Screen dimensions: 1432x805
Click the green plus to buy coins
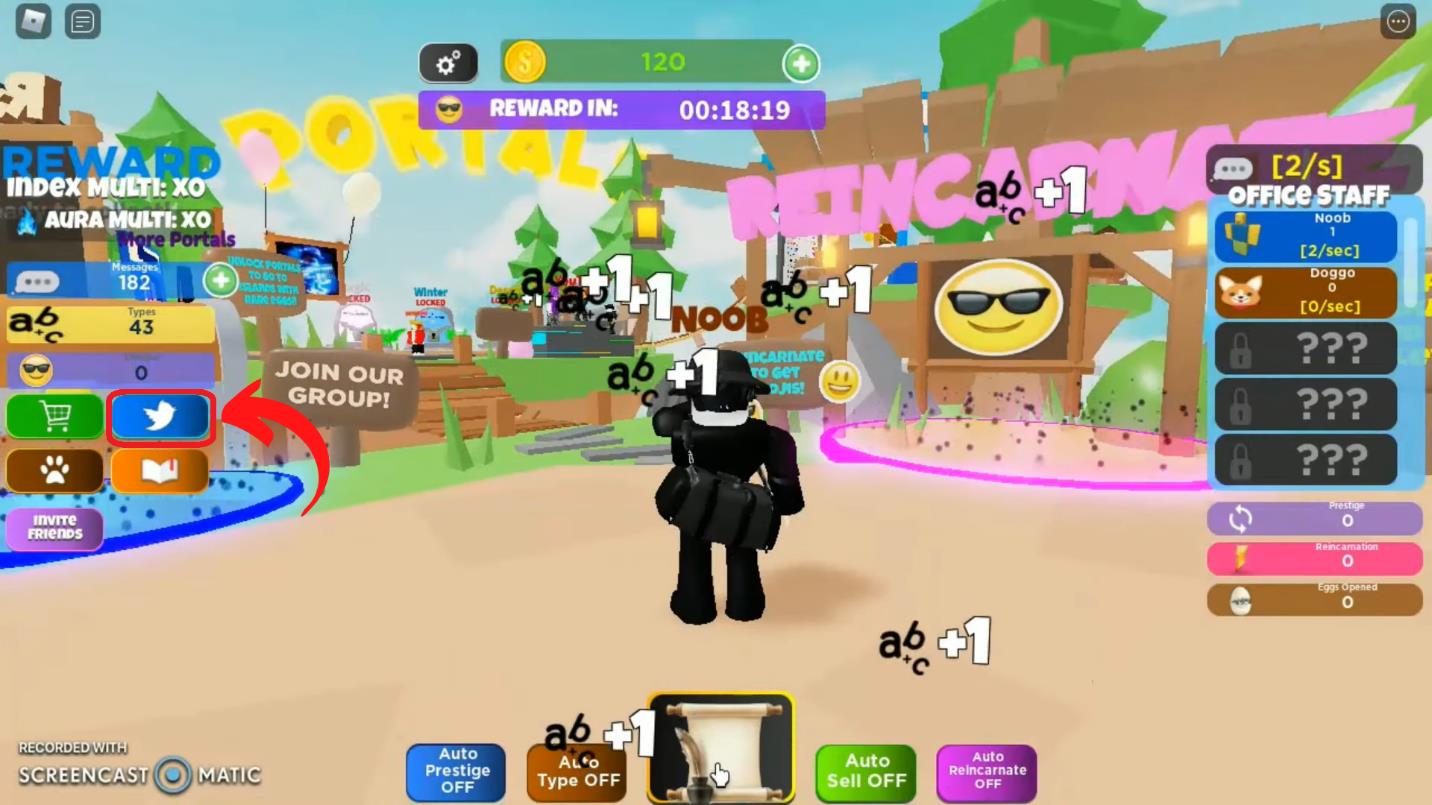[800, 62]
